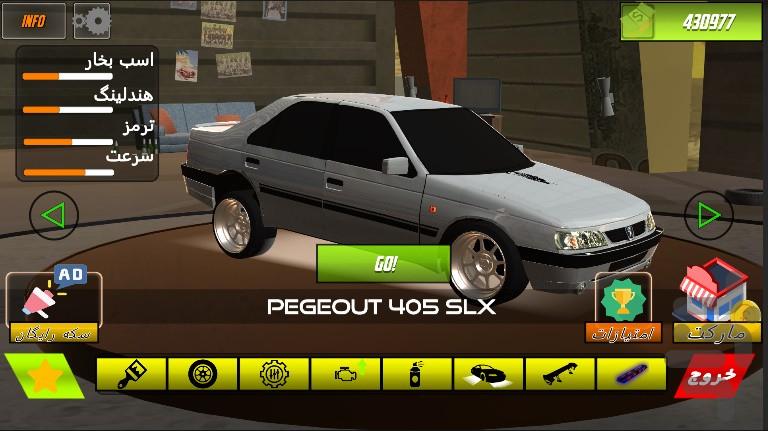Show the next car with right arrow

tap(708, 214)
